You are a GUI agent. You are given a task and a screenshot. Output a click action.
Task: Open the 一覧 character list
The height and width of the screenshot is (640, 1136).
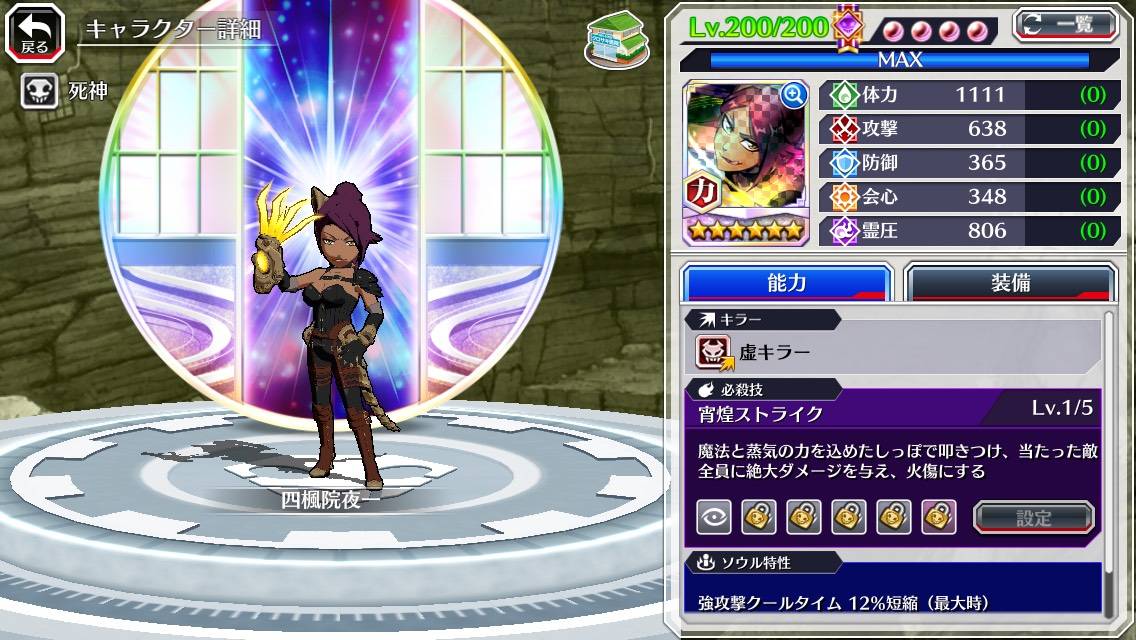pyautogui.click(x=1066, y=24)
